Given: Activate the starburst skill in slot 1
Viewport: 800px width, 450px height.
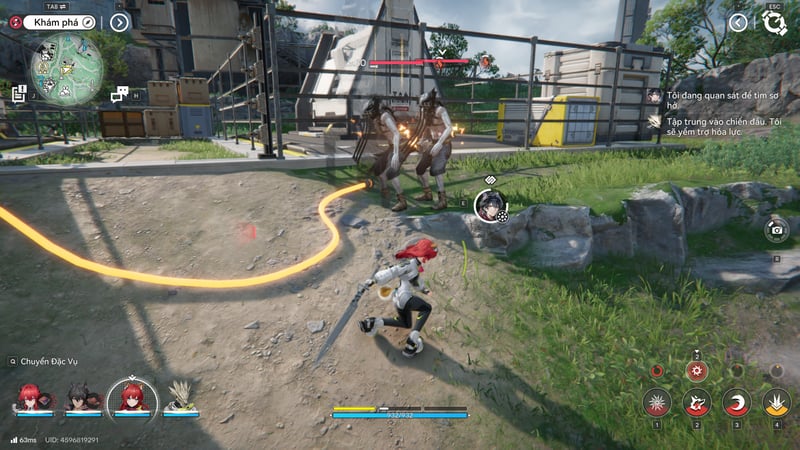Looking at the screenshot, I should tap(657, 402).
